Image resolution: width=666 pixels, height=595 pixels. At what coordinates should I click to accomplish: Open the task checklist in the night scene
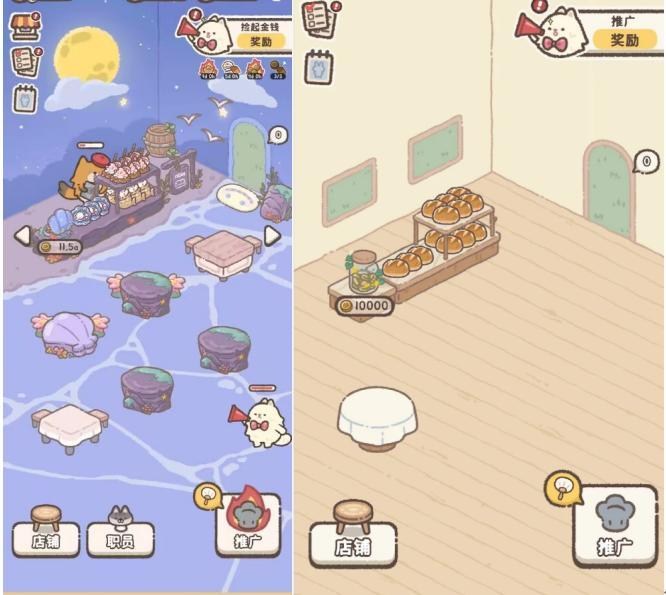click(x=24, y=61)
